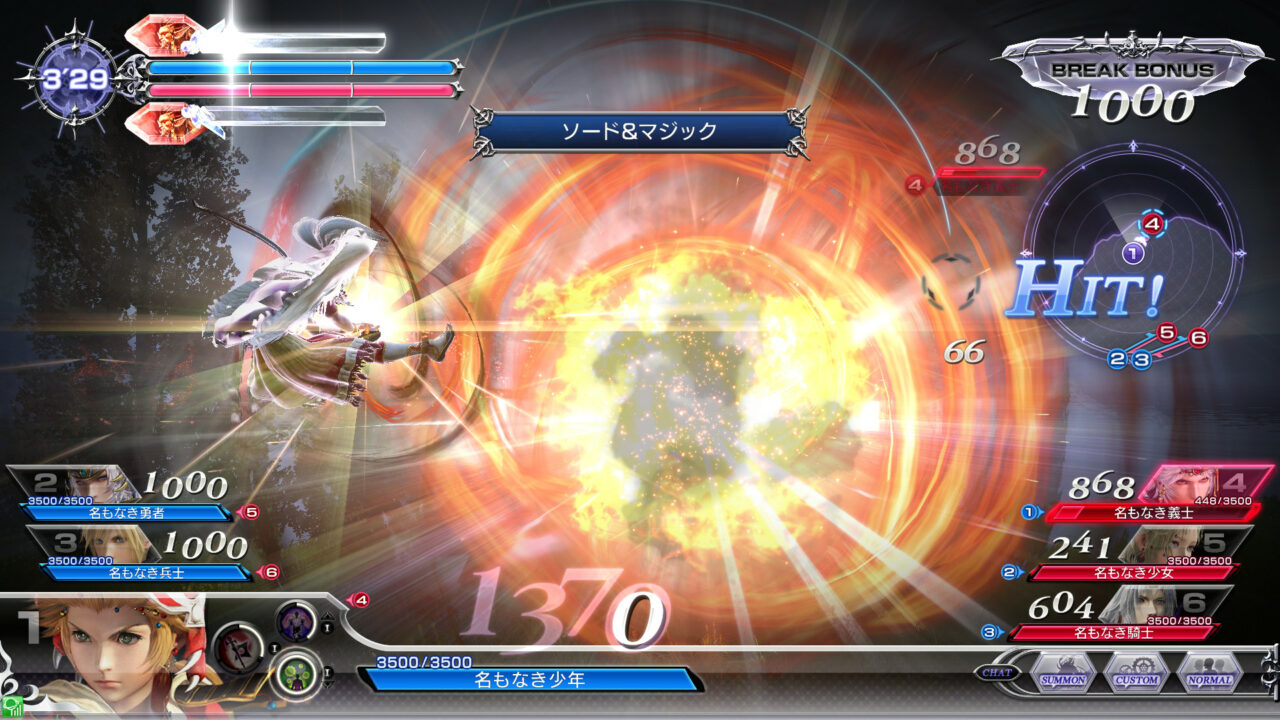Activate the glowing green buff skill icon
The image size is (1280, 720).
click(297, 673)
